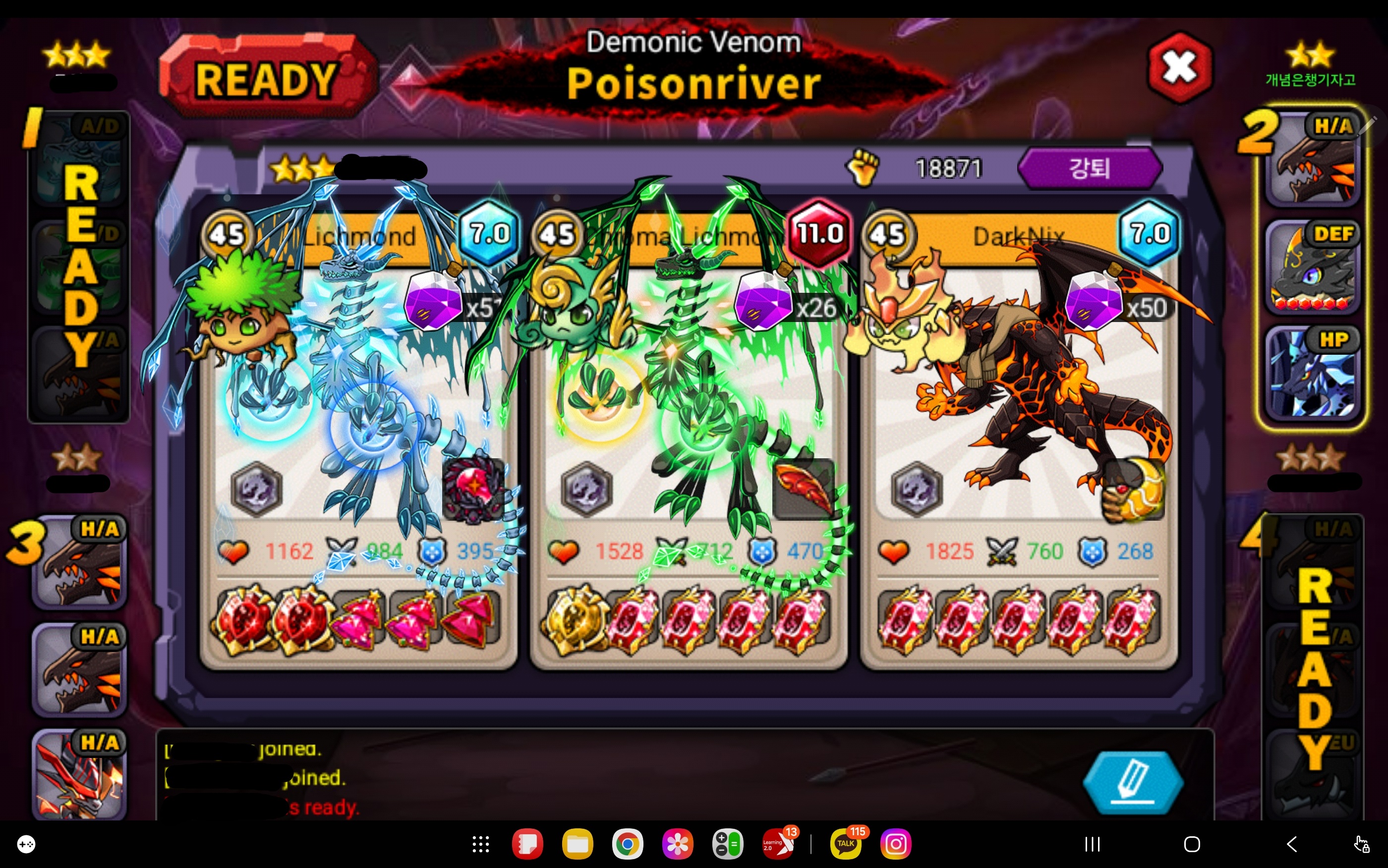Select the gold medal gem slot
This screenshot has width=1388, height=868.
574,620
